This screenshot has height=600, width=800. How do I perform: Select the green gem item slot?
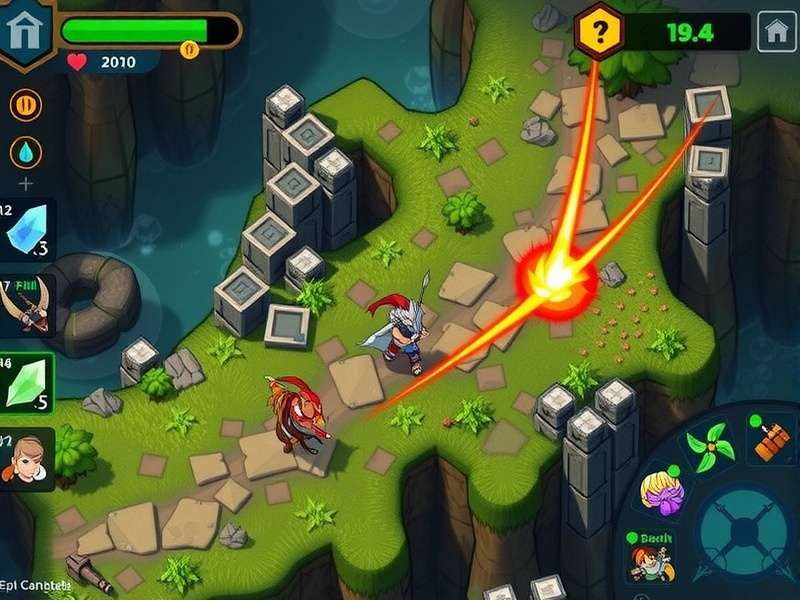(x=27, y=383)
